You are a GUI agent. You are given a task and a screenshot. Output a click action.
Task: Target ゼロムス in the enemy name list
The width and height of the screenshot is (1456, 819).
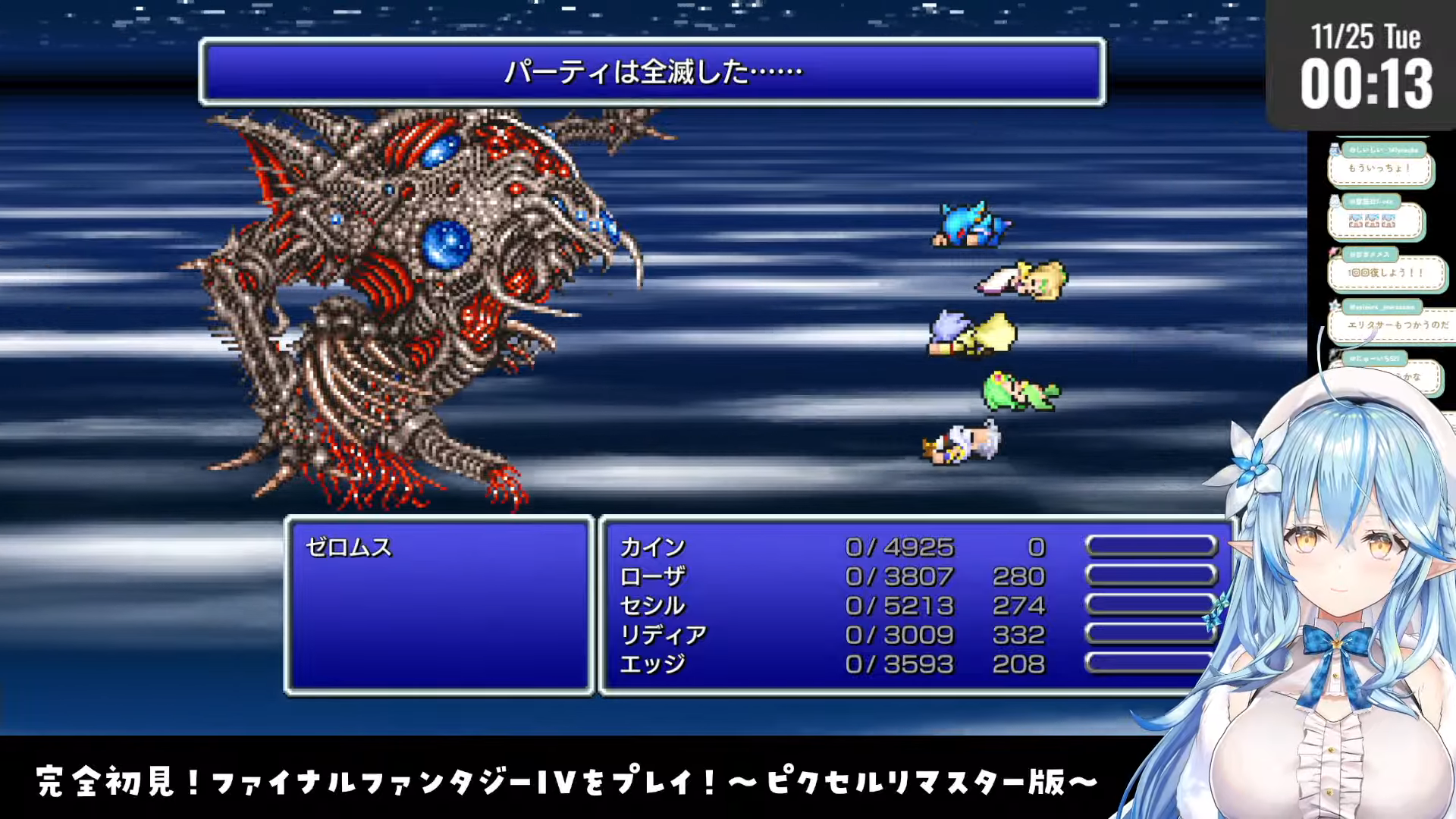click(x=349, y=547)
